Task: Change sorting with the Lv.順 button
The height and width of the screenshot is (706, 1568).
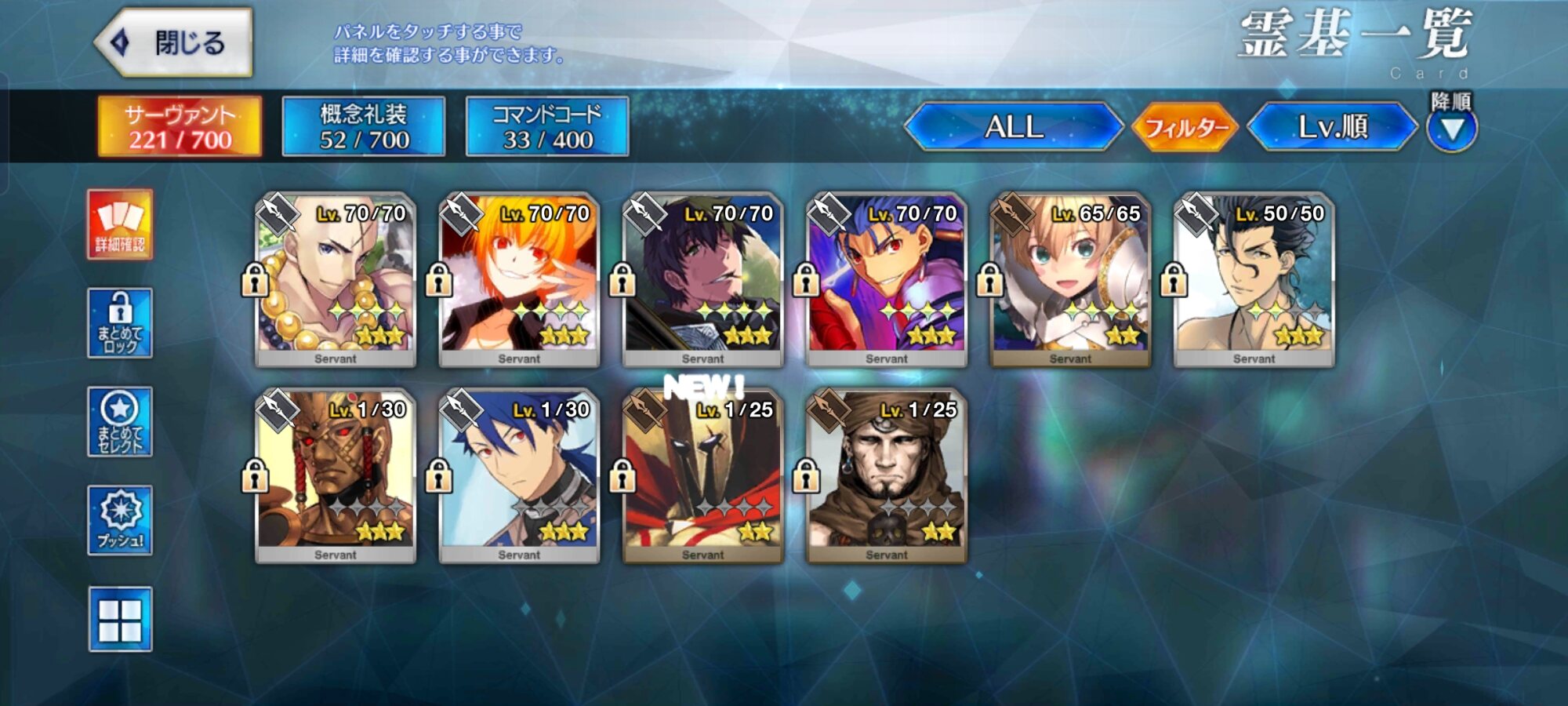Action: [x=1332, y=126]
